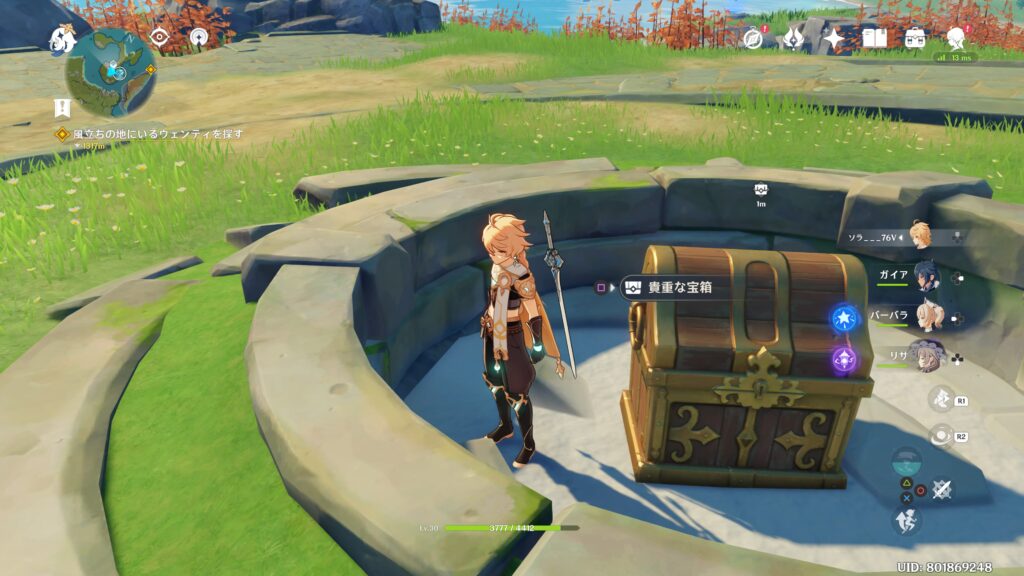Open the adventurer handbook book icon
Viewport: 1024px width, 576px height.
click(x=875, y=38)
